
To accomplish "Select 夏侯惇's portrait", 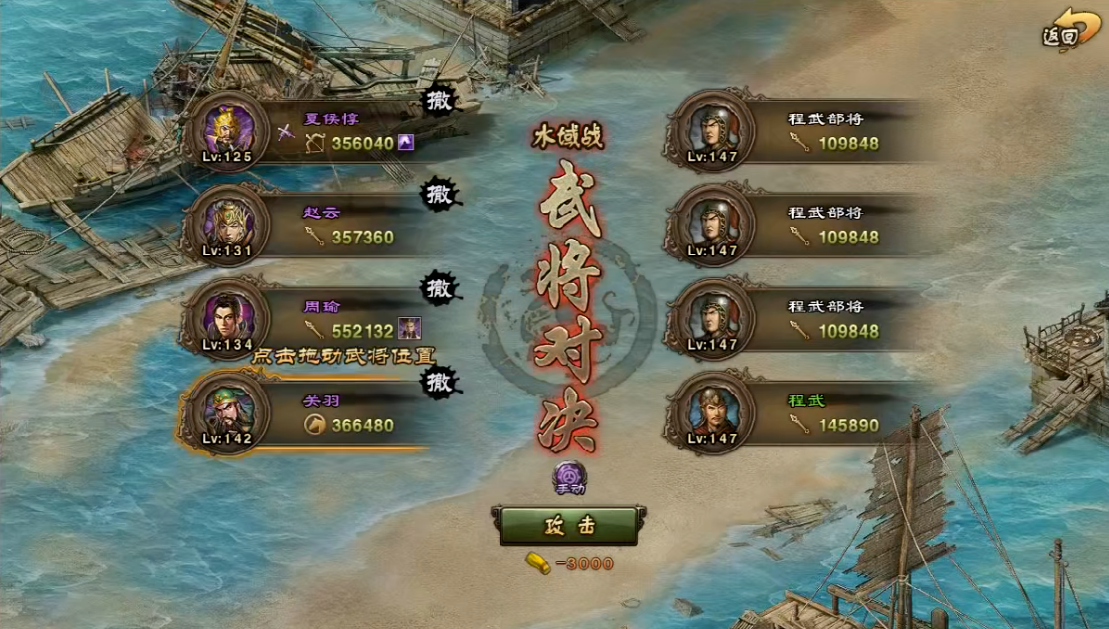I will (227, 129).
